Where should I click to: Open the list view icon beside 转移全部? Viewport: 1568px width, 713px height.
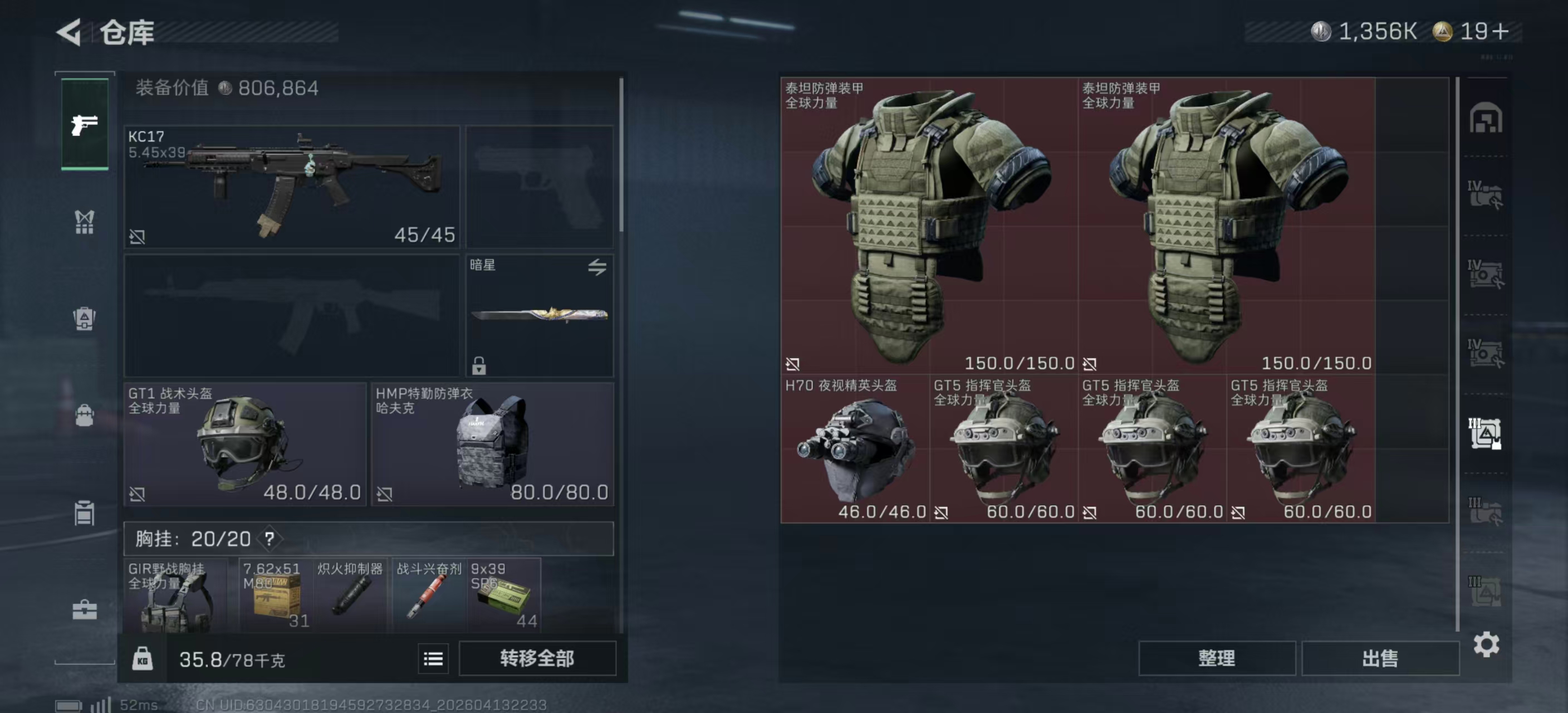coord(433,659)
